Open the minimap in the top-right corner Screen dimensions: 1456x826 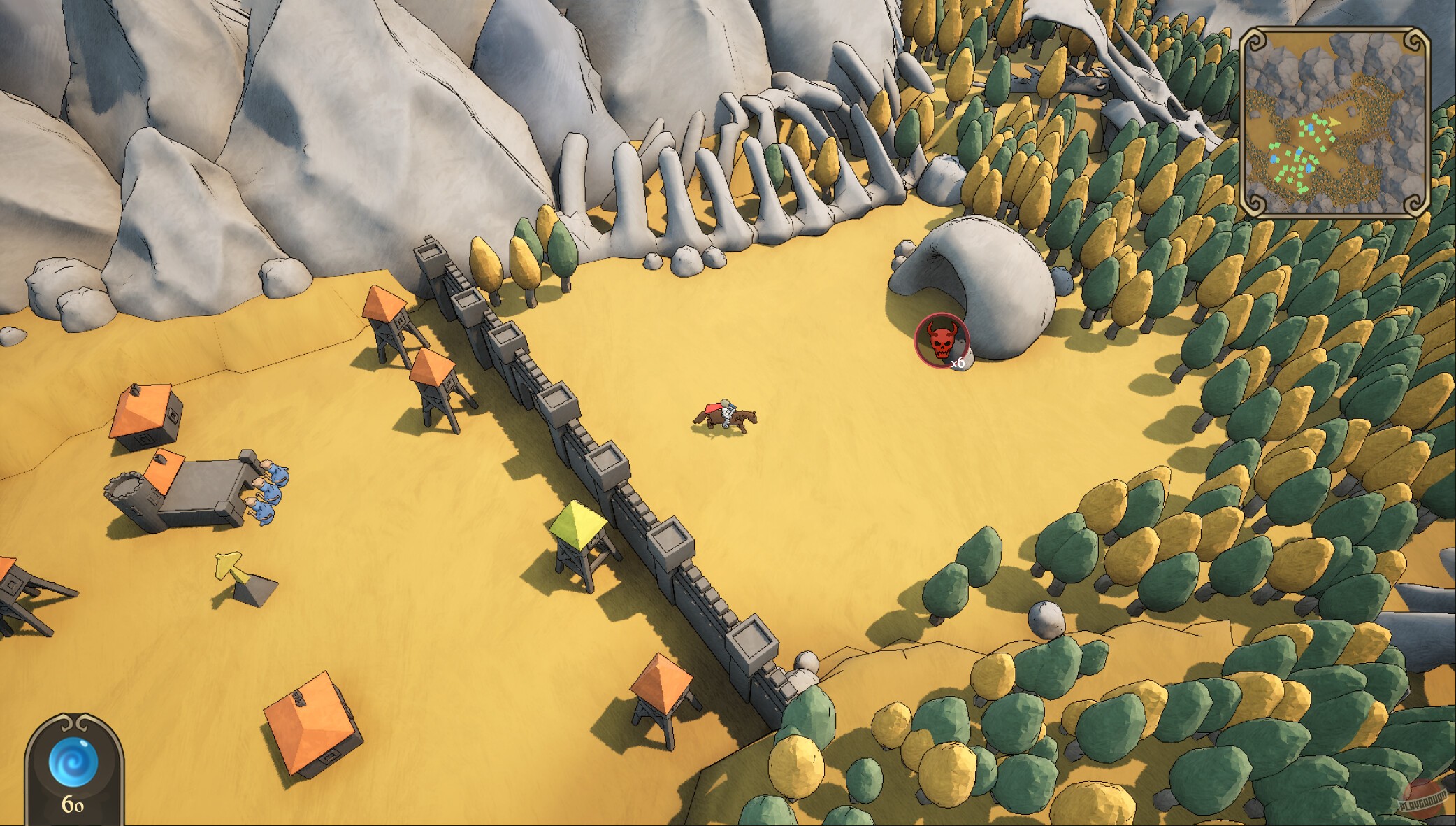(1346, 119)
